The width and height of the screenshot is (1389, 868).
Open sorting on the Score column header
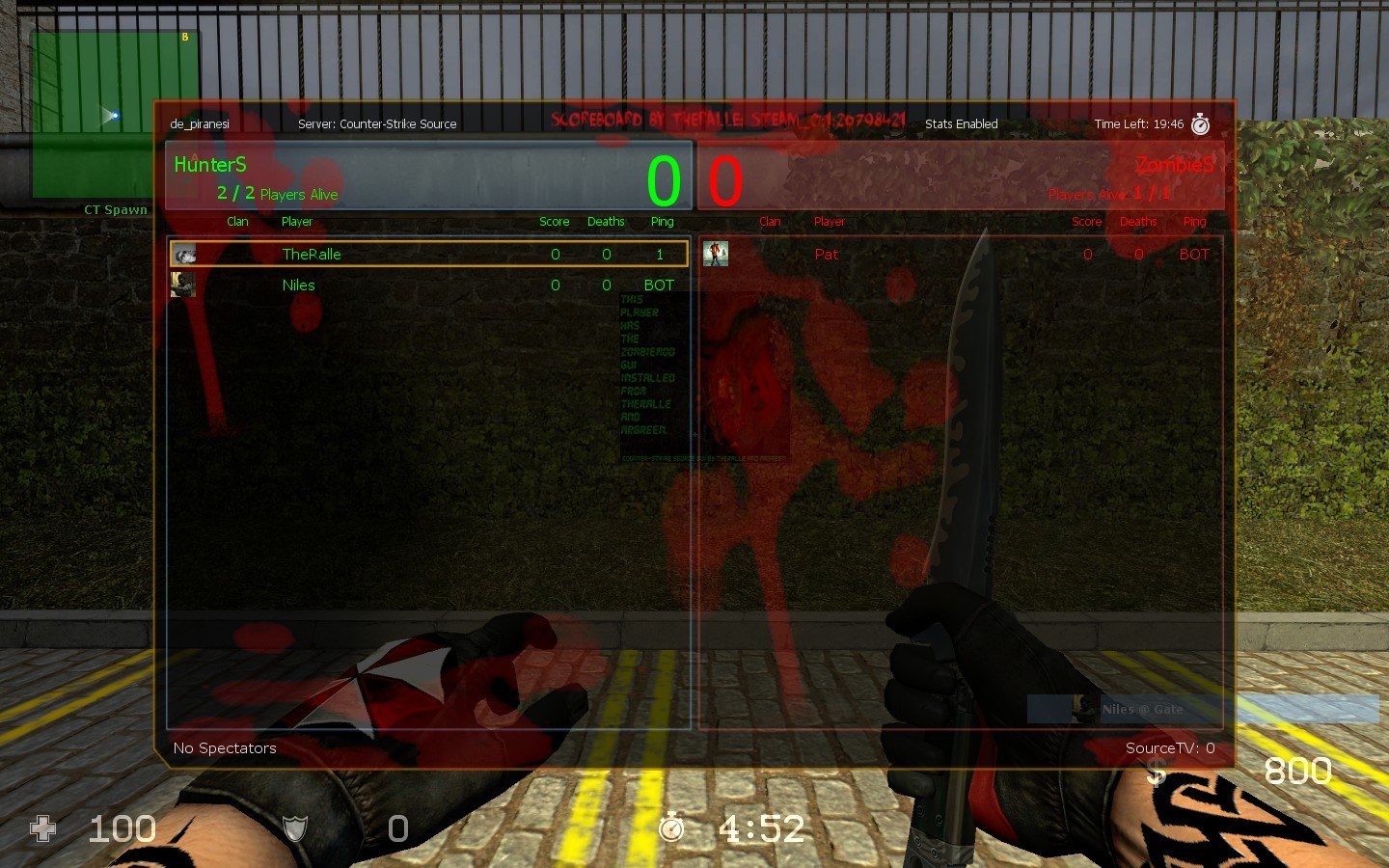[554, 221]
